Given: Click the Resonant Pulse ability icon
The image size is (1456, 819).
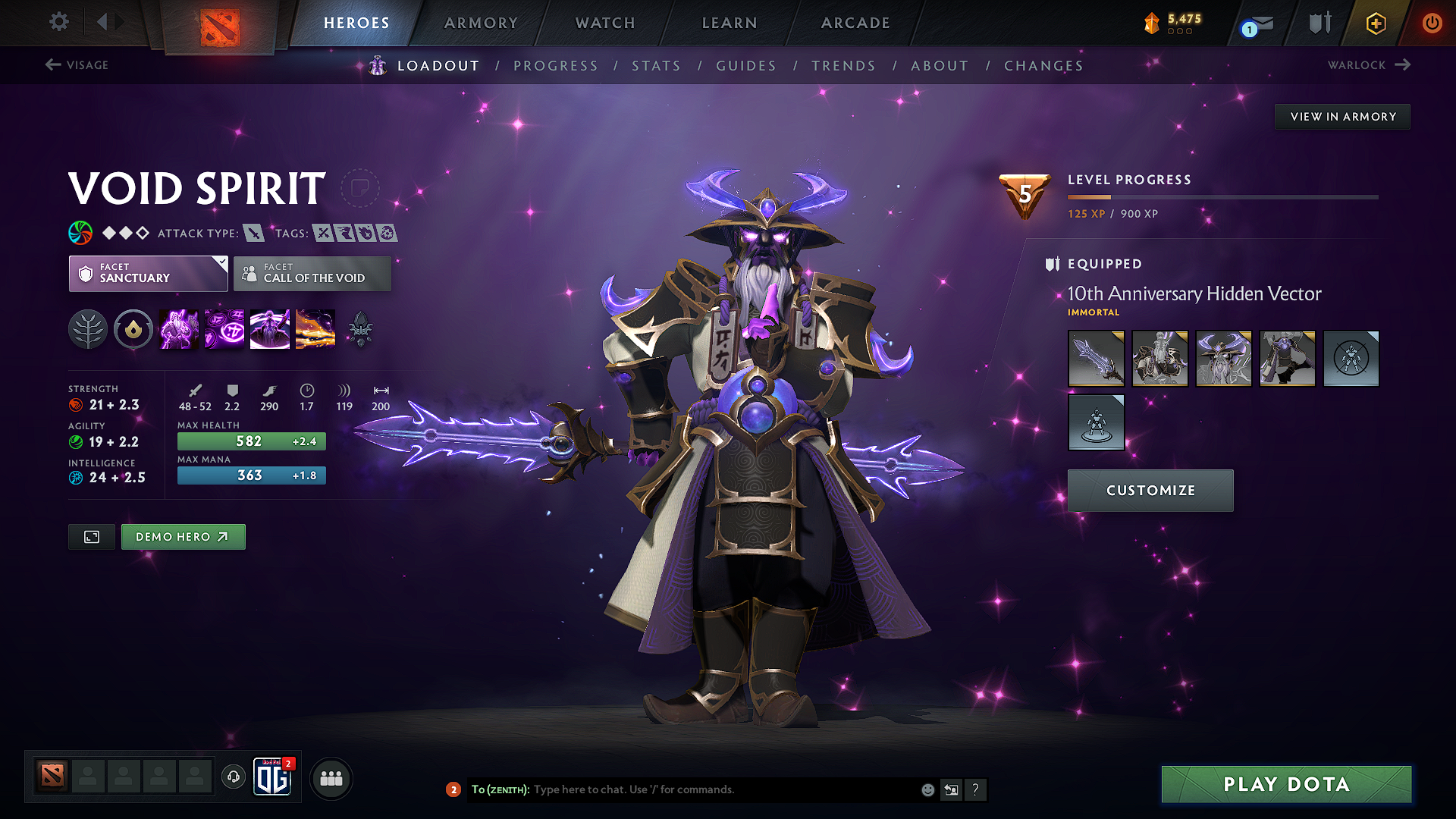Looking at the screenshot, I should (x=269, y=329).
